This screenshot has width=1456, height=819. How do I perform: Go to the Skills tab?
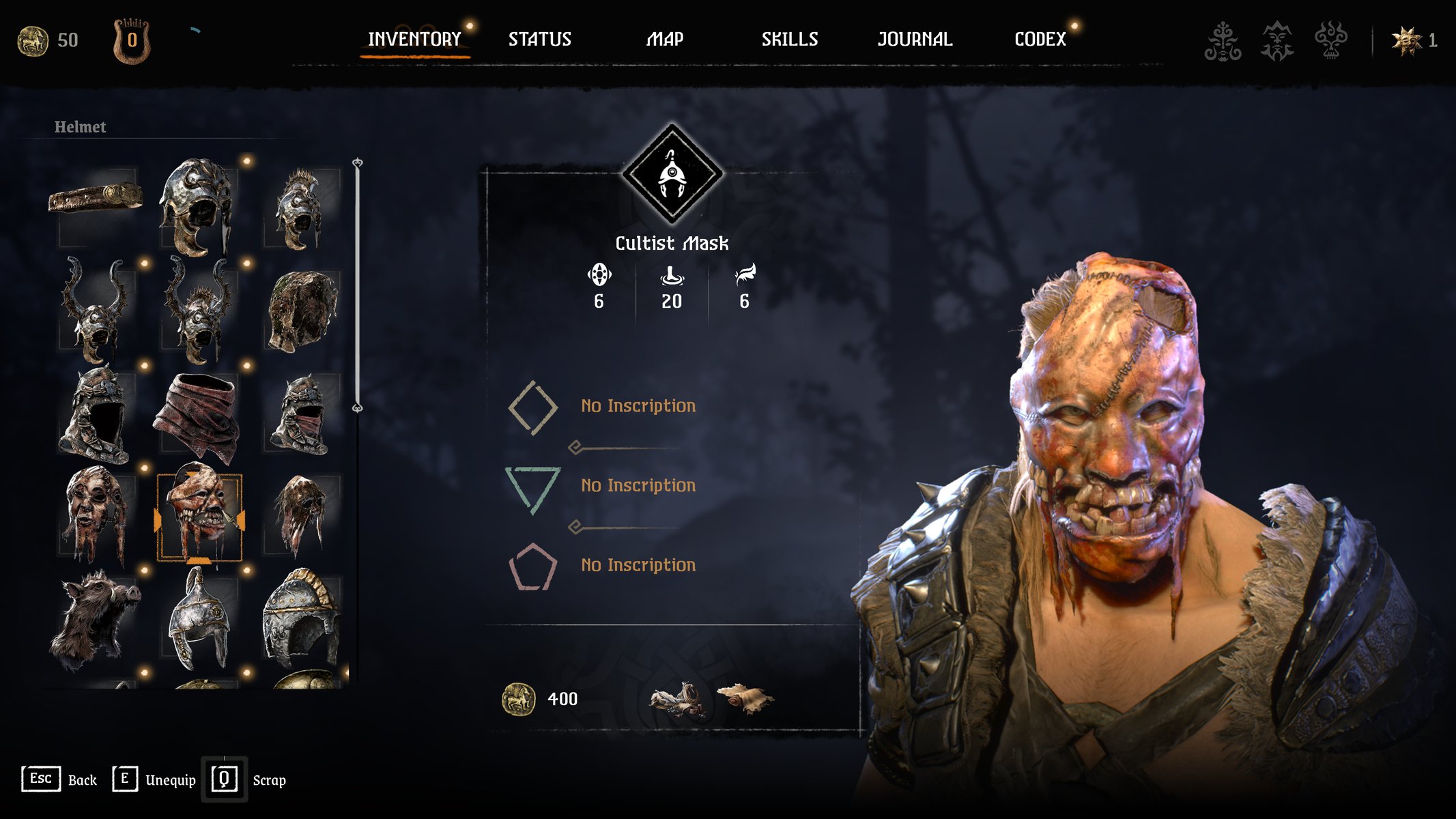(x=790, y=40)
